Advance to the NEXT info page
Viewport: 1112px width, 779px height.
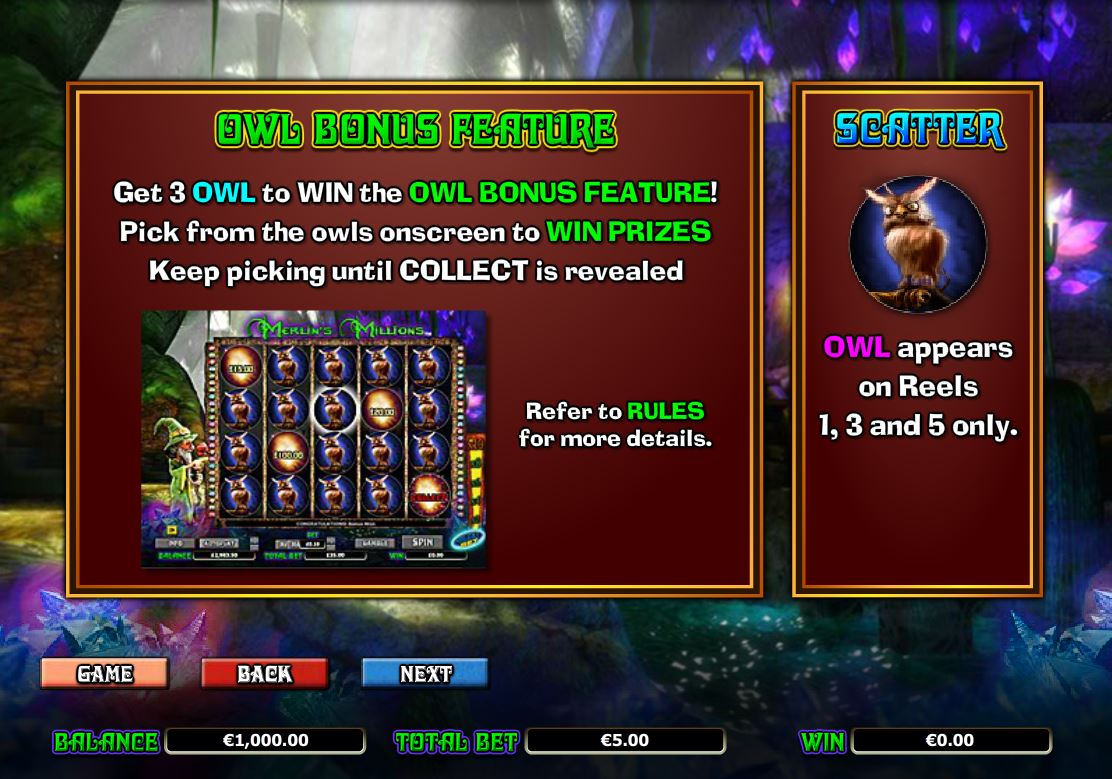pos(425,673)
